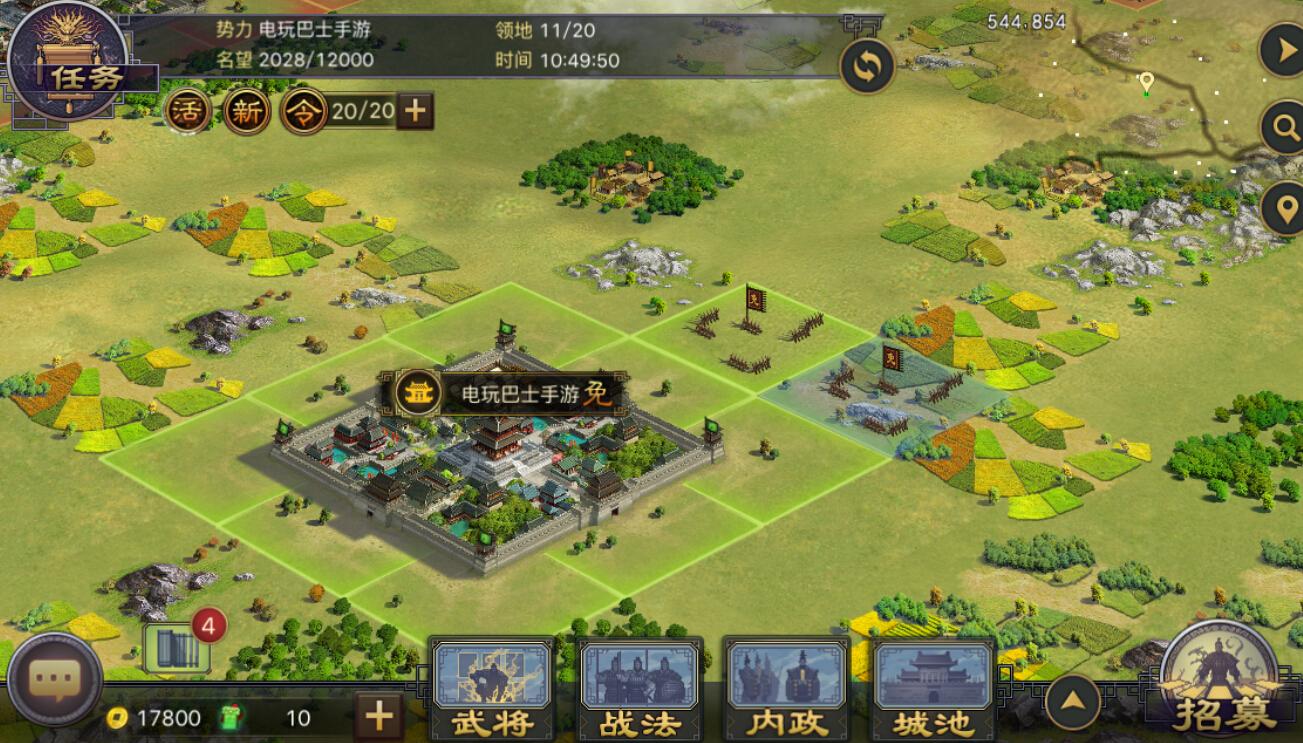Click the circular refresh arrows button
The height and width of the screenshot is (743, 1303).
(x=866, y=67)
